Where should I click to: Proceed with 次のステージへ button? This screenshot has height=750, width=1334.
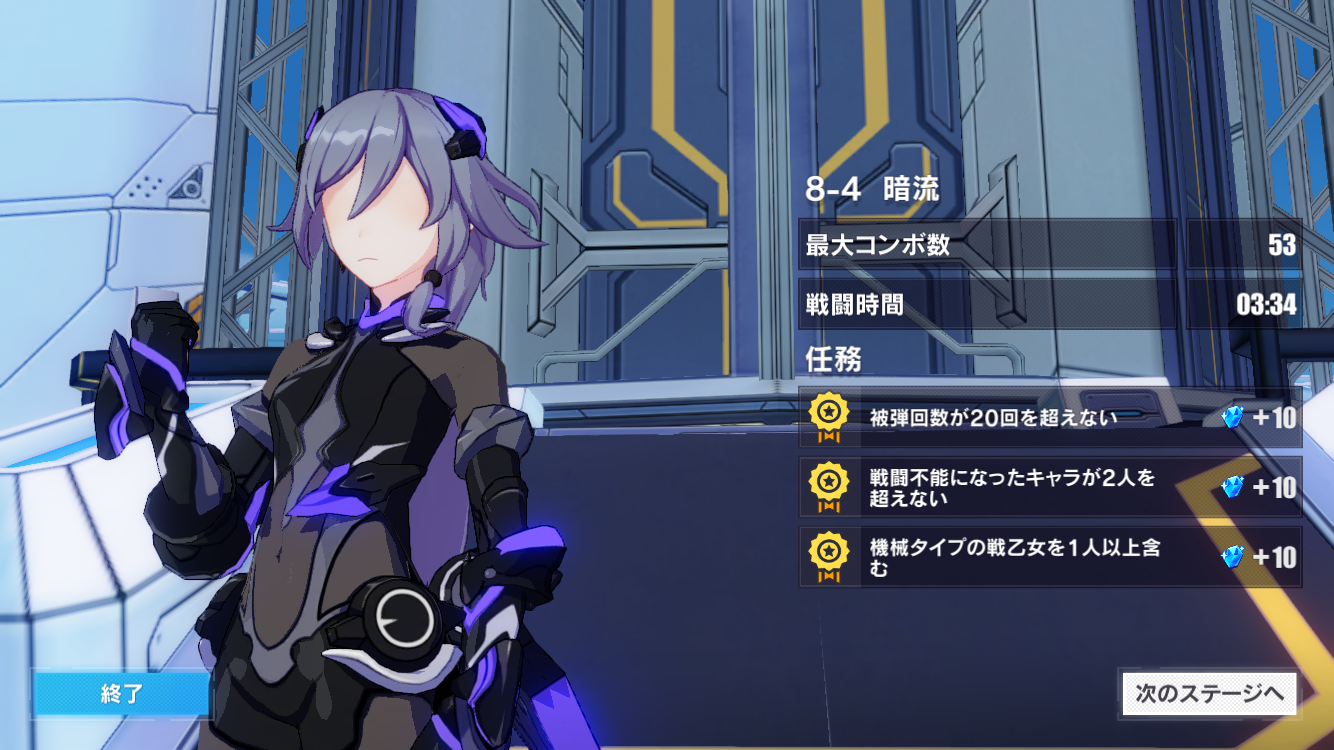[1209, 694]
